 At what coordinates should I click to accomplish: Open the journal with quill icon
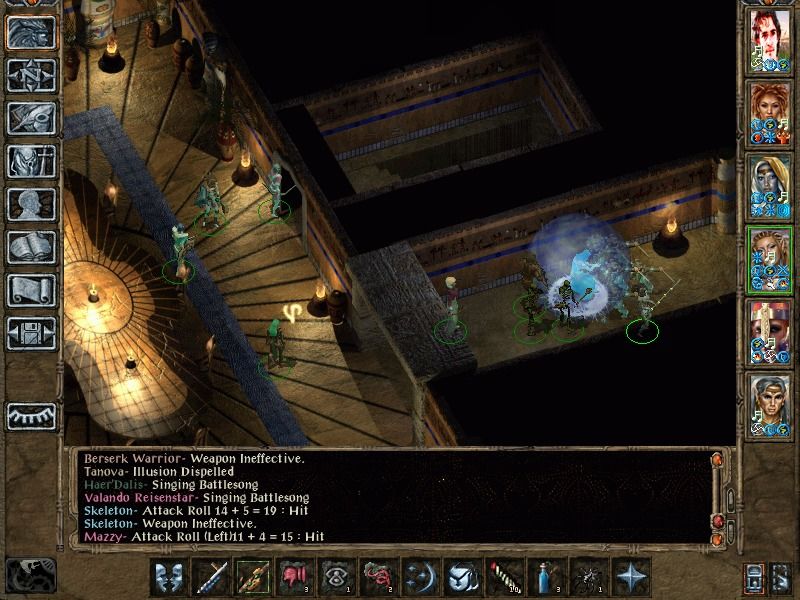tap(31, 118)
